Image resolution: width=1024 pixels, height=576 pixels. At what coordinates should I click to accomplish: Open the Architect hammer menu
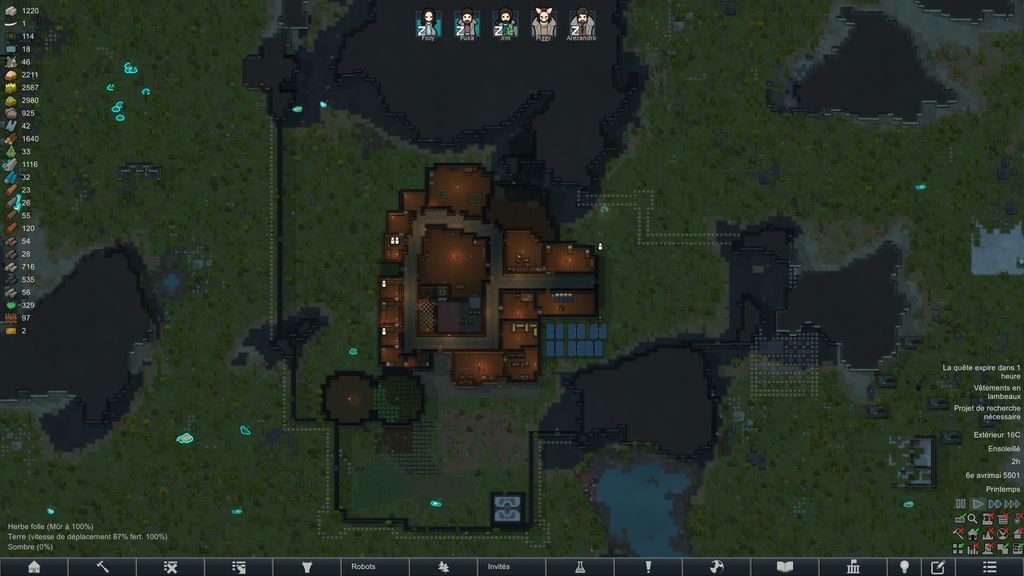point(102,567)
